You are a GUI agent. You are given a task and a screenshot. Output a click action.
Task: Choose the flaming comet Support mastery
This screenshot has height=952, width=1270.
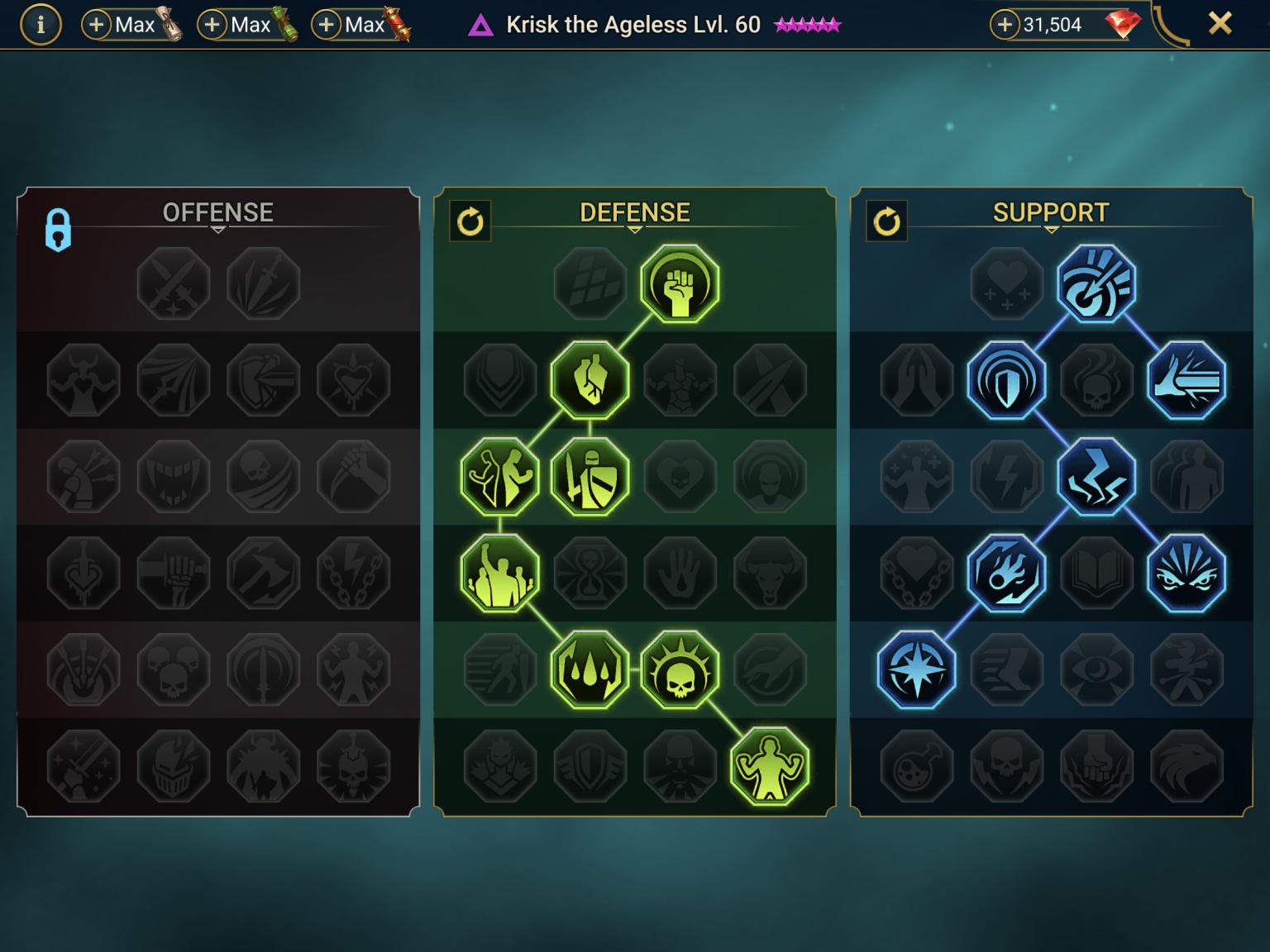[1006, 574]
